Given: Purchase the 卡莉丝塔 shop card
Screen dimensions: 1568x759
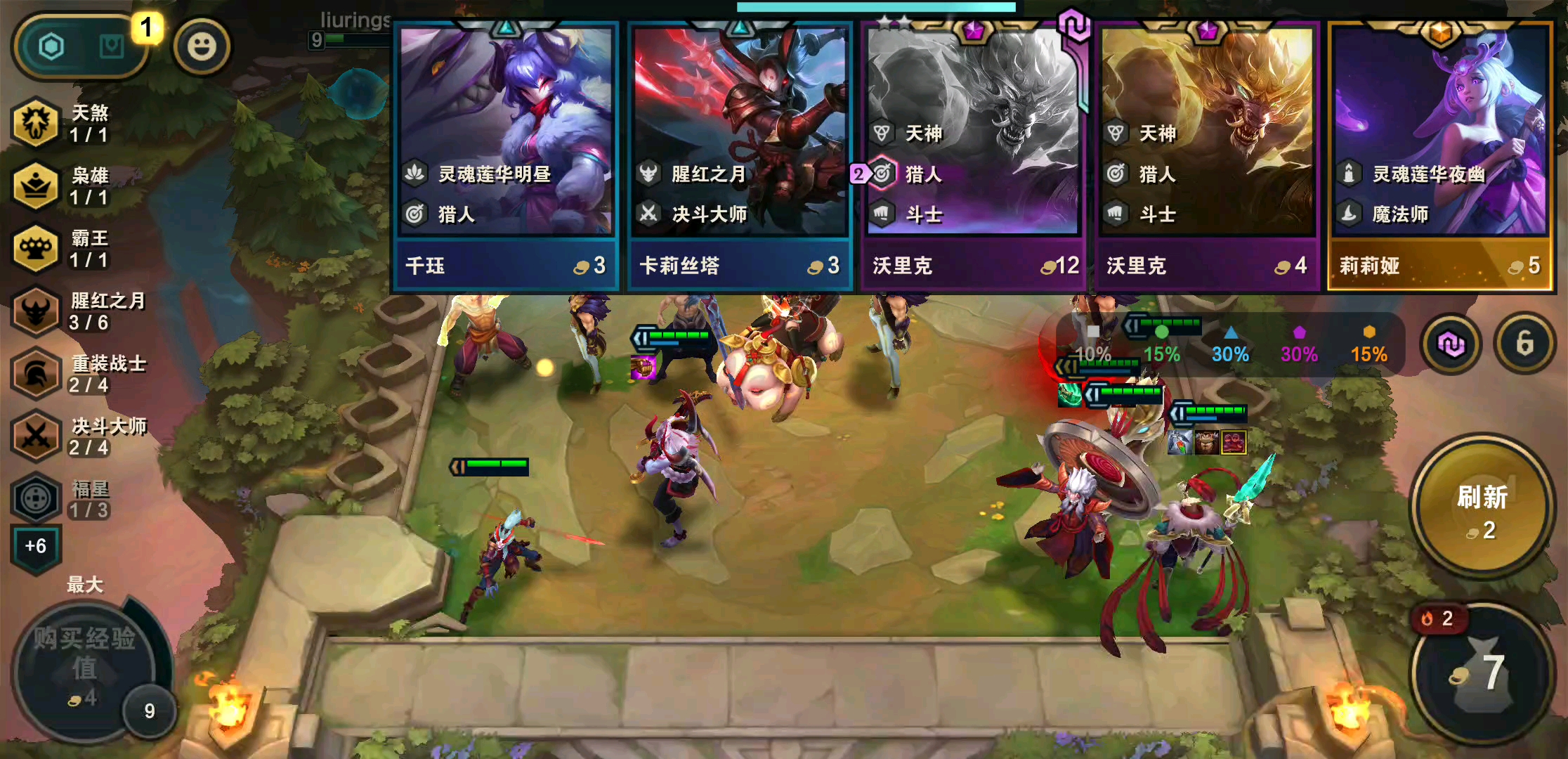Looking at the screenshot, I should coord(740,156).
